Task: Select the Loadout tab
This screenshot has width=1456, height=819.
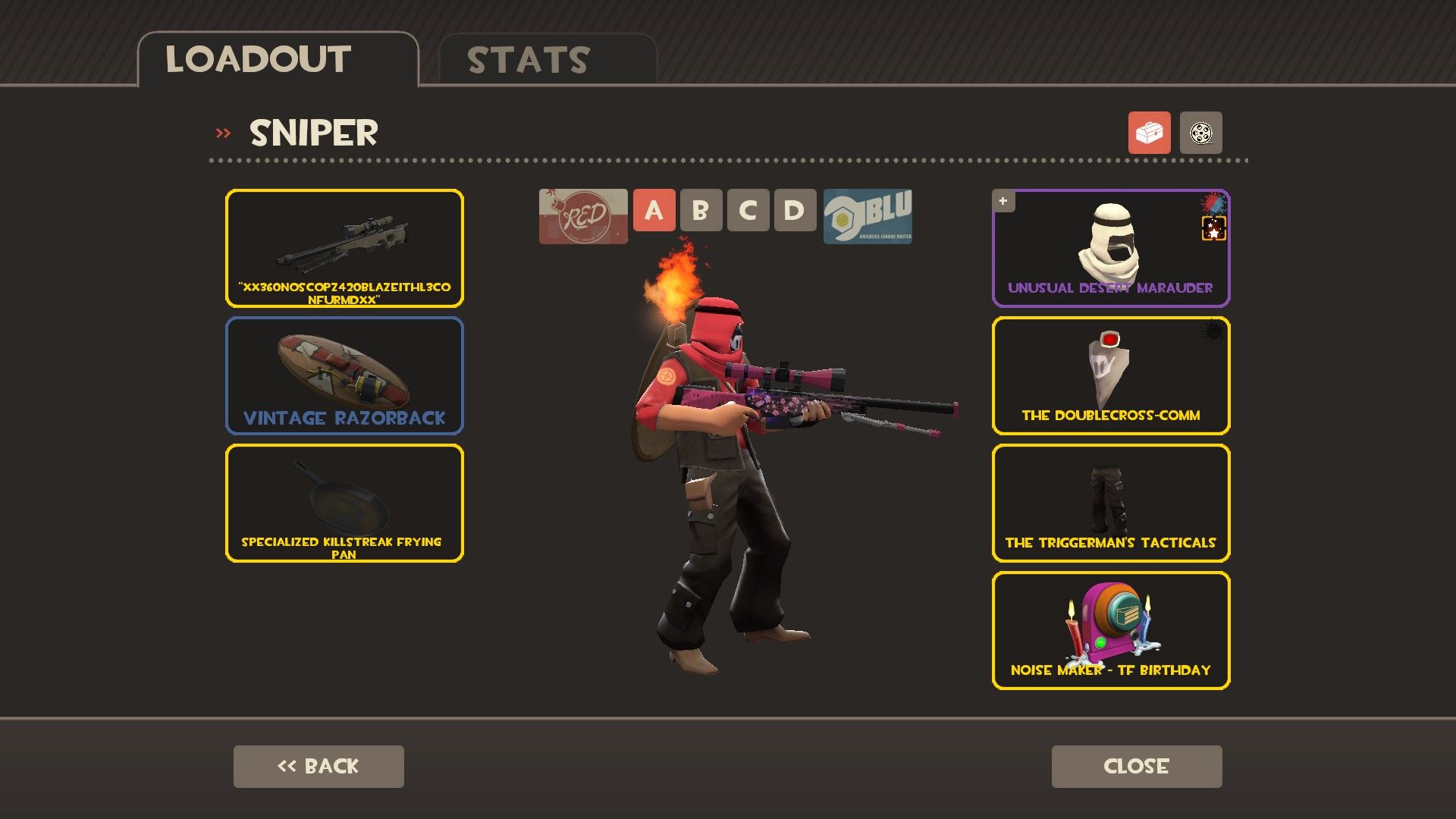Action: (278, 60)
